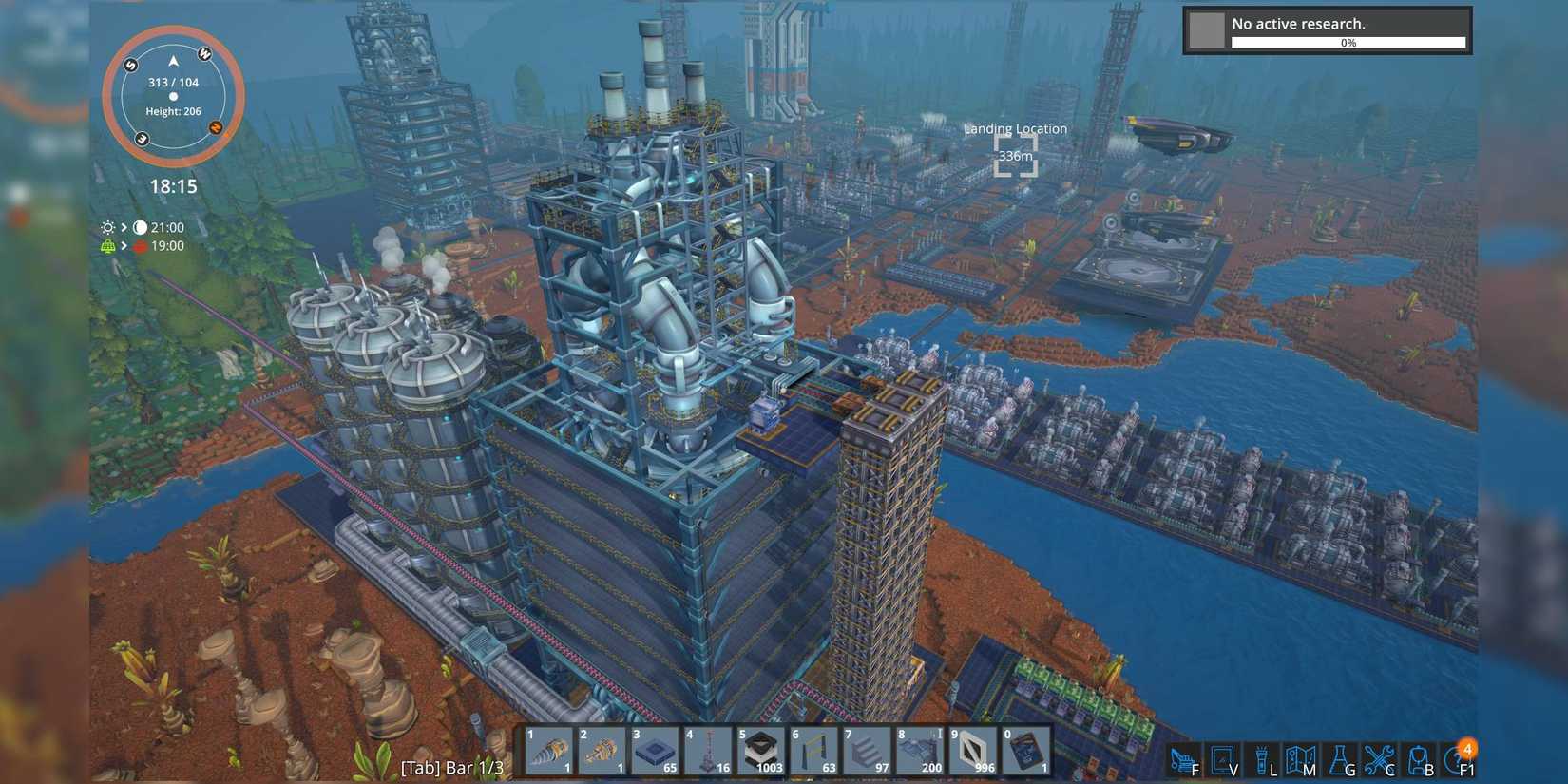Select the antenna tower in hotbar slot 4

pyautogui.click(x=709, y=751)
